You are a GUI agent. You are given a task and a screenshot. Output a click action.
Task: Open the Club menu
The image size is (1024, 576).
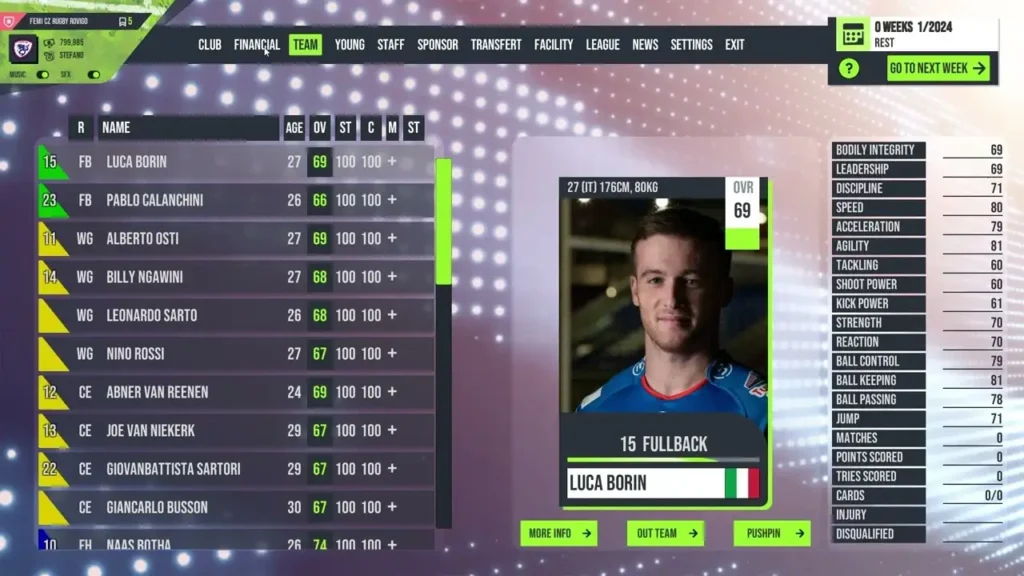(210, 45)
